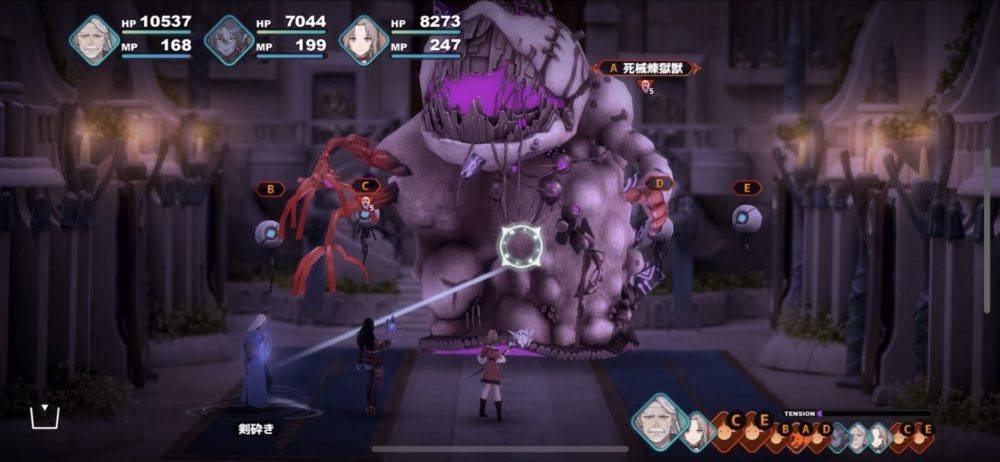Screen dimensions: 1000x462
Task: Click the large old man turn-order portrait
Action: click(x=660, y=420)
